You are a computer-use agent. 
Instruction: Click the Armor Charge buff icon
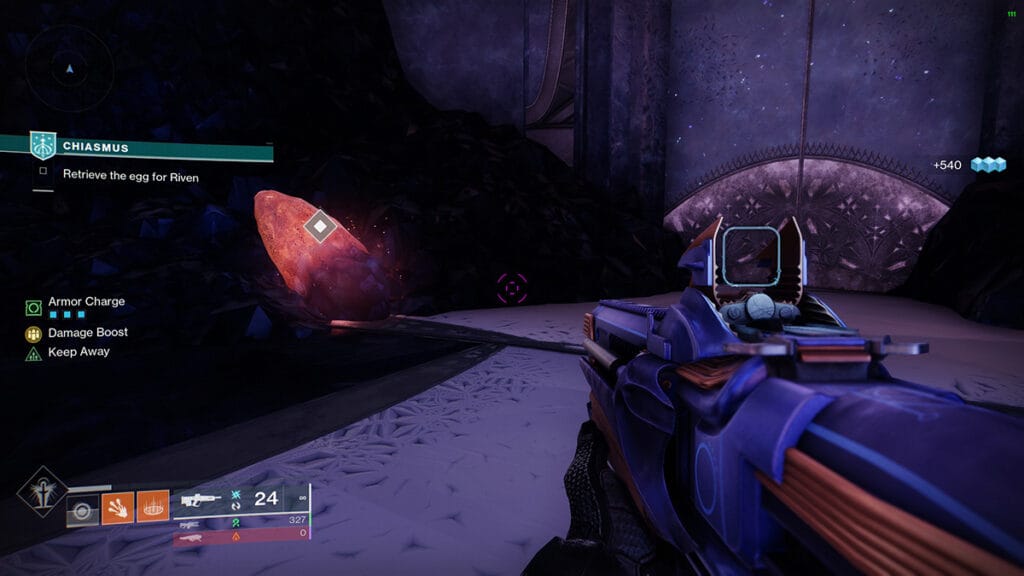coord(33,305)
